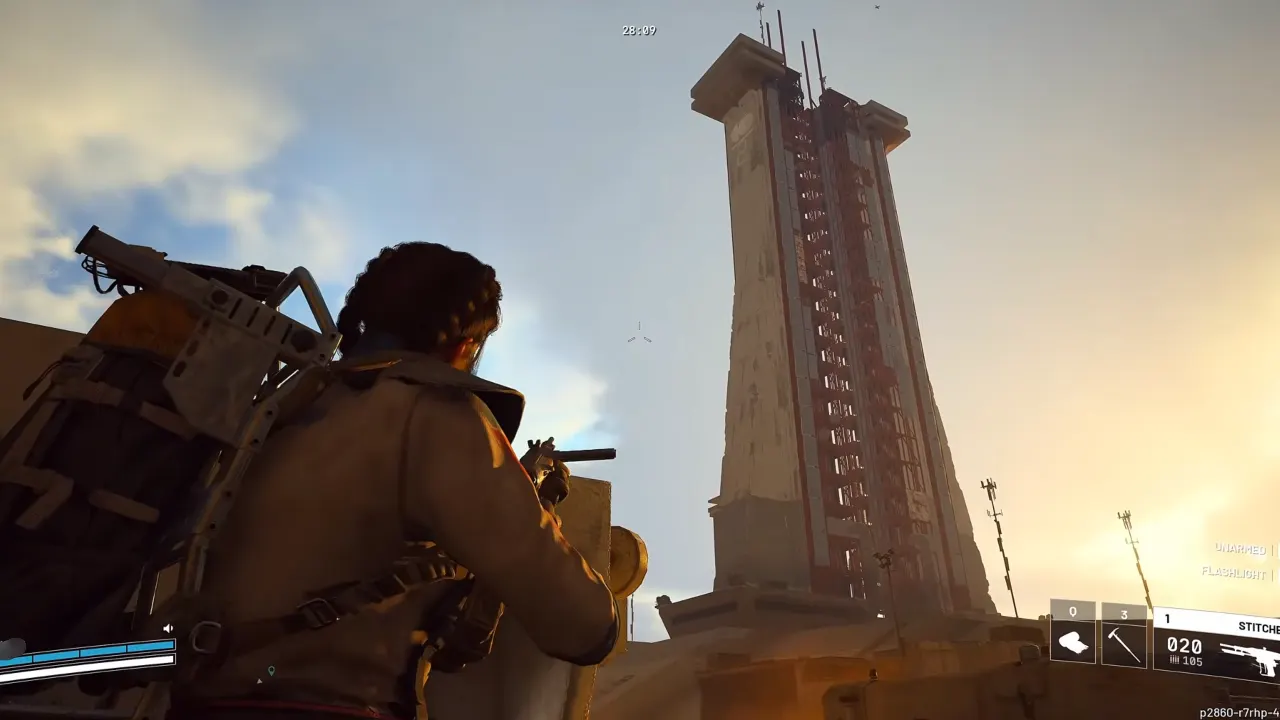
Task: Toggle the Flashlight option
Action: tap(1234, 572)
